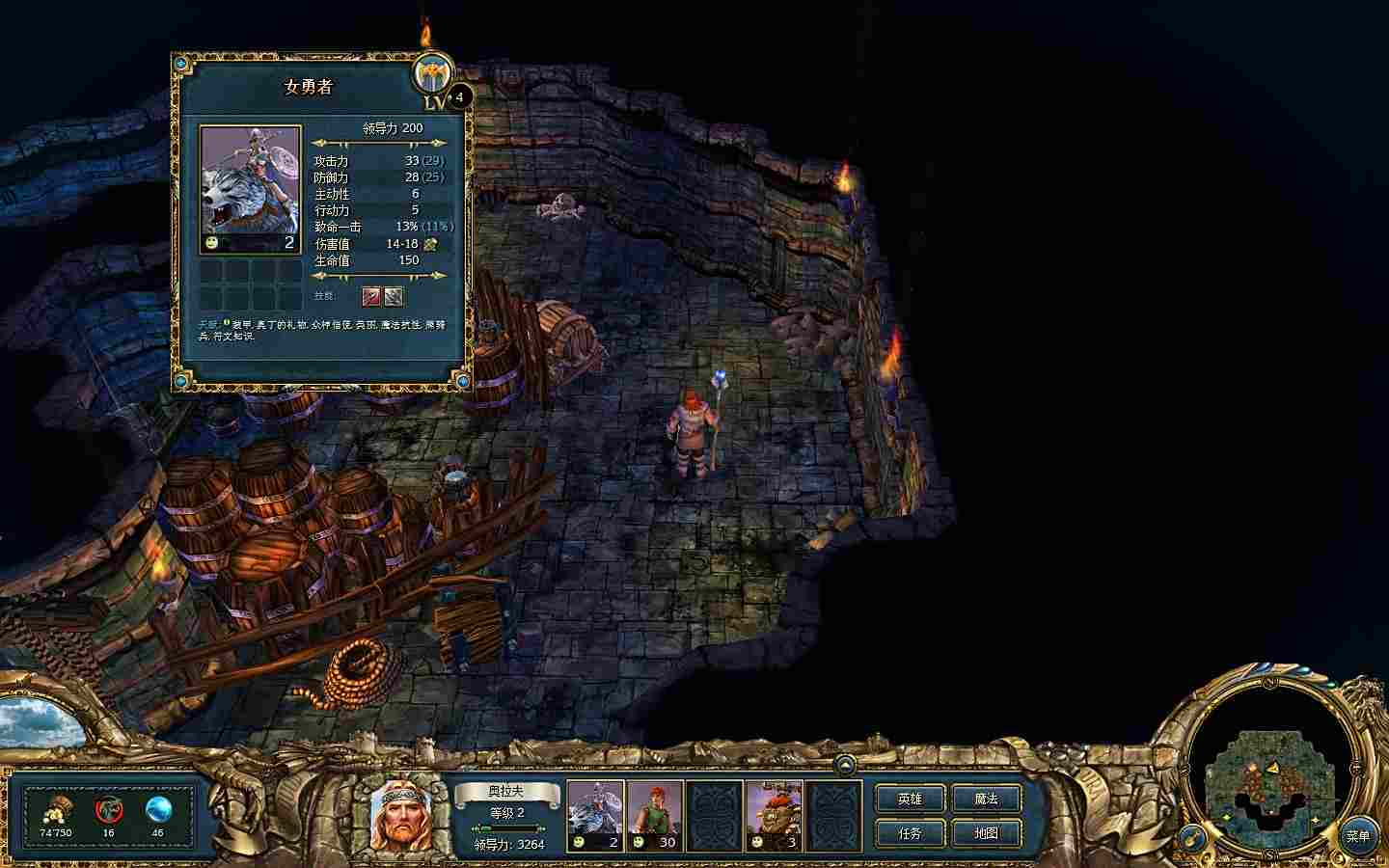
Task: Click the red skill icon in the unit panel
Action: click(371, 296)
